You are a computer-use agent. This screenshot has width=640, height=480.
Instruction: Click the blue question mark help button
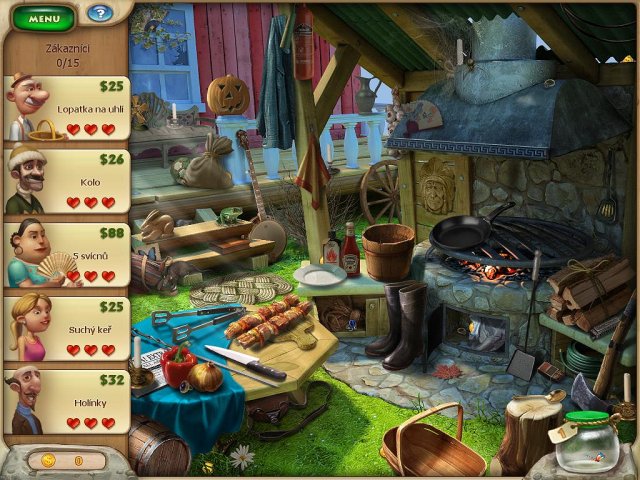[x=99, y=14]
